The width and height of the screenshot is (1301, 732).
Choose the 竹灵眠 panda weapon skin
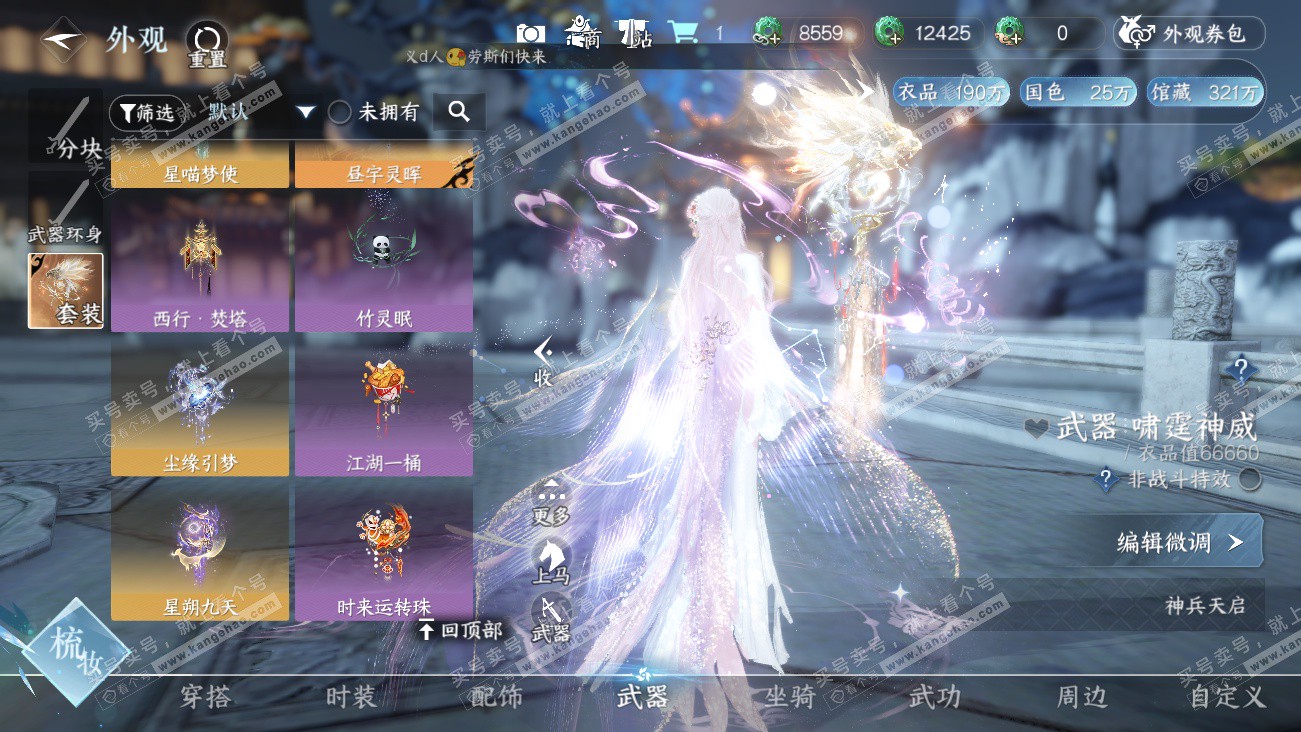[x=384, y=262]
